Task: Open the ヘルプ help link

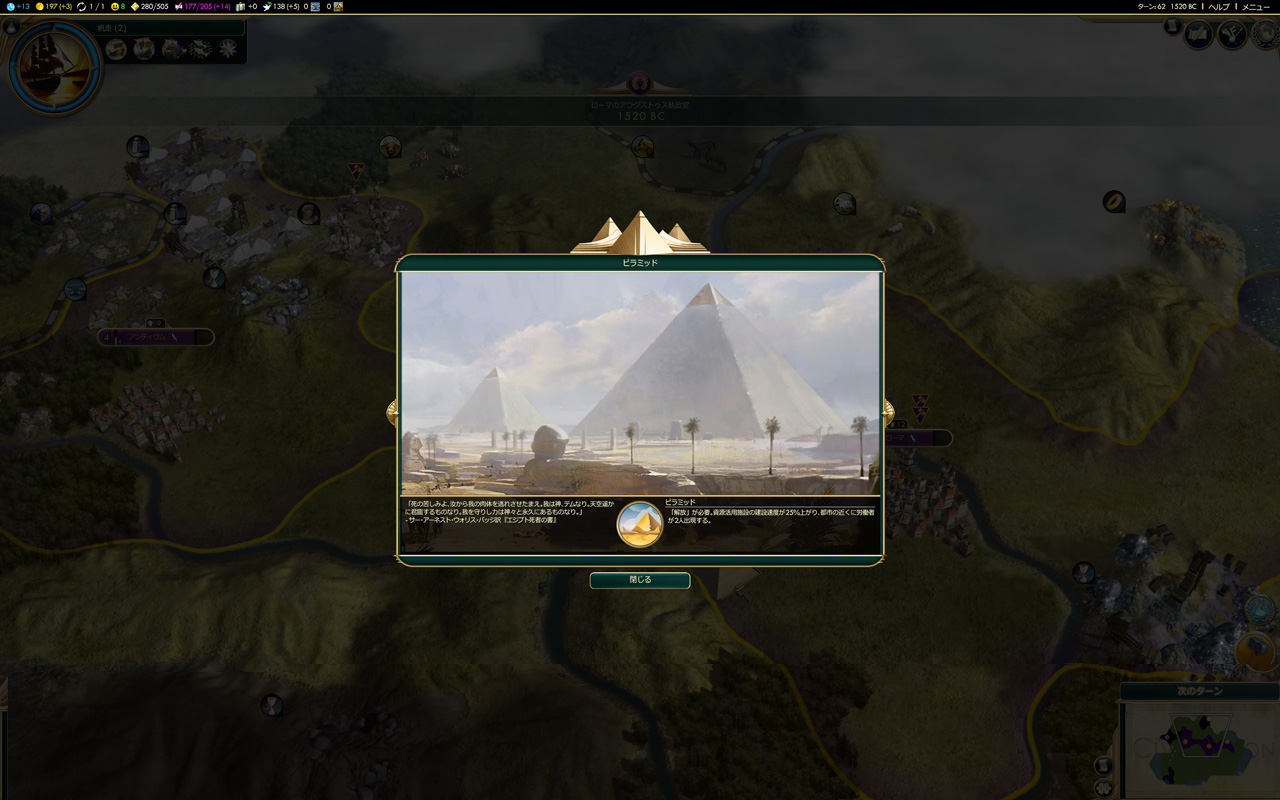Action: (1218, 6)
